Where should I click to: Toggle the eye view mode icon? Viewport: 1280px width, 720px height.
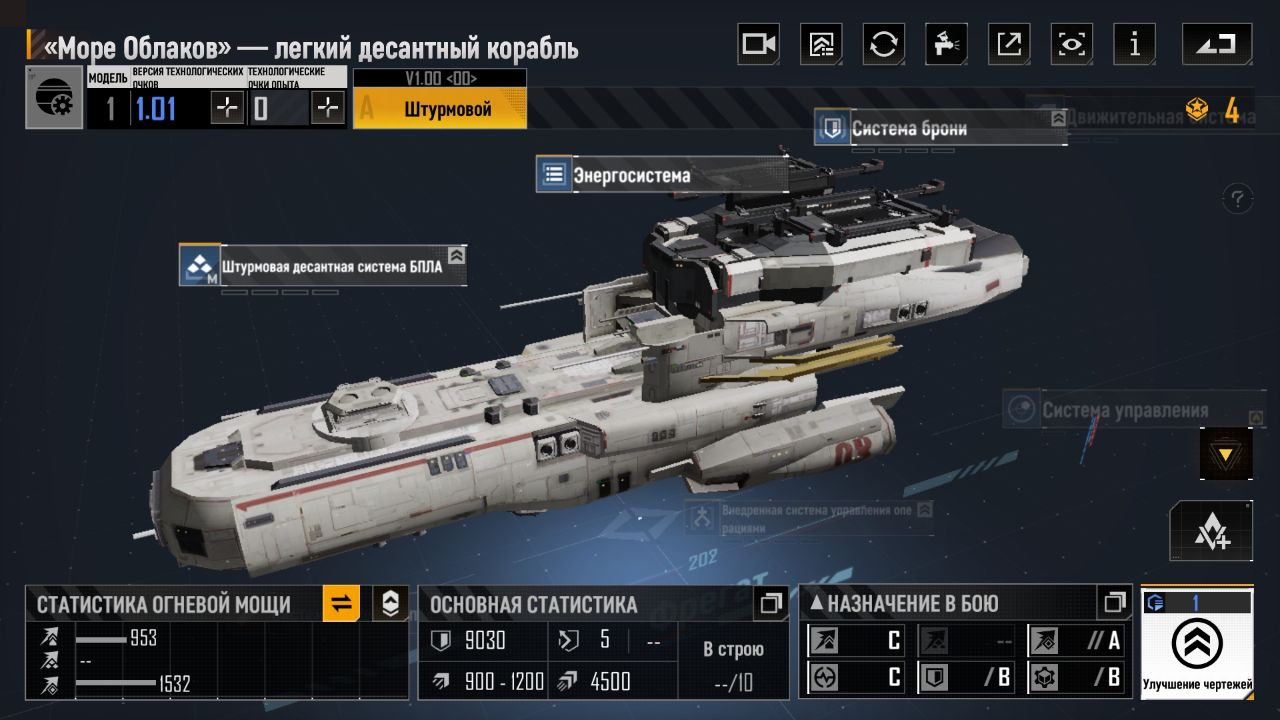pos(1072,44)
